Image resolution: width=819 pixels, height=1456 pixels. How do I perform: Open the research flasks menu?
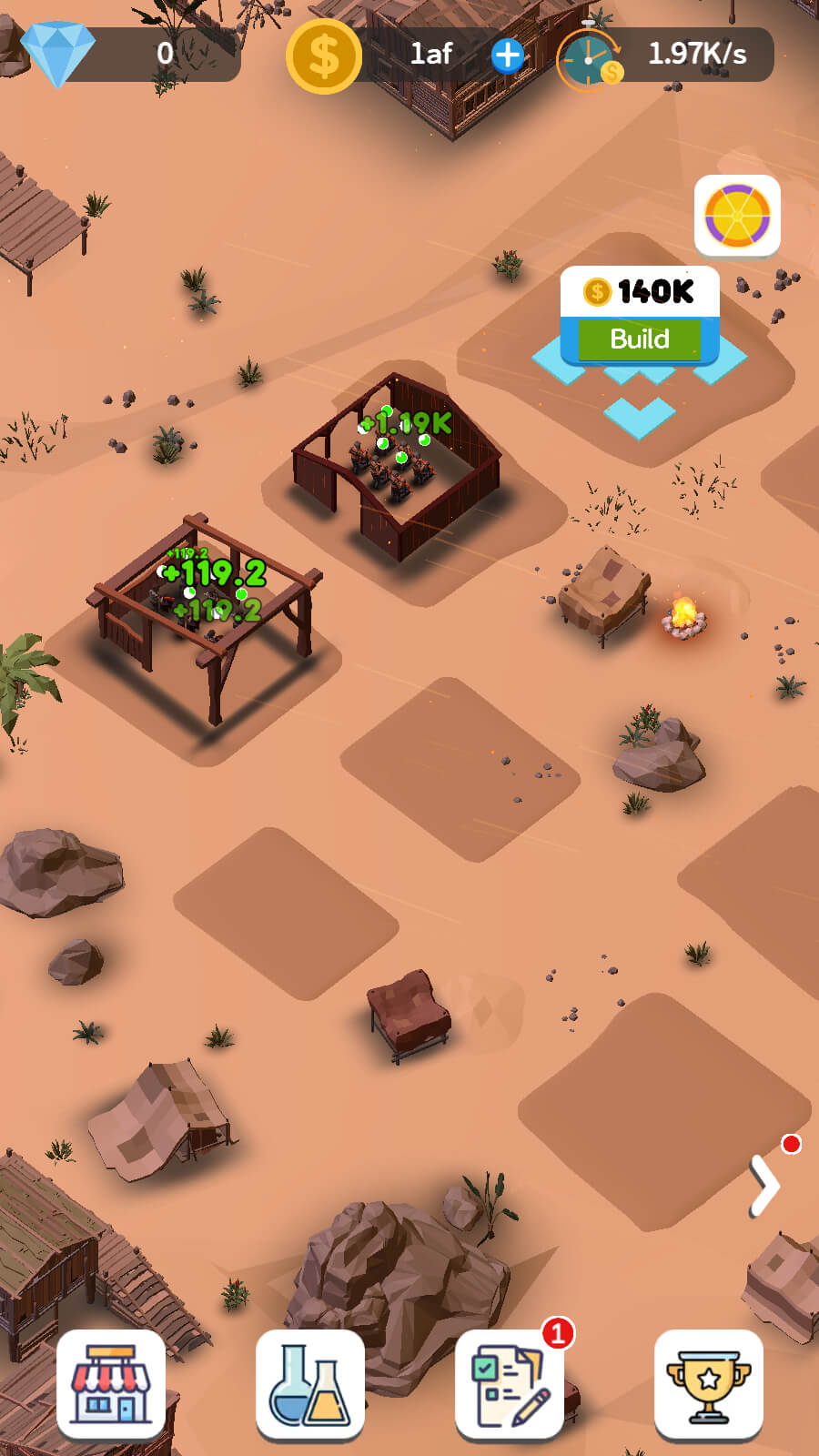tap(310, 1384)
